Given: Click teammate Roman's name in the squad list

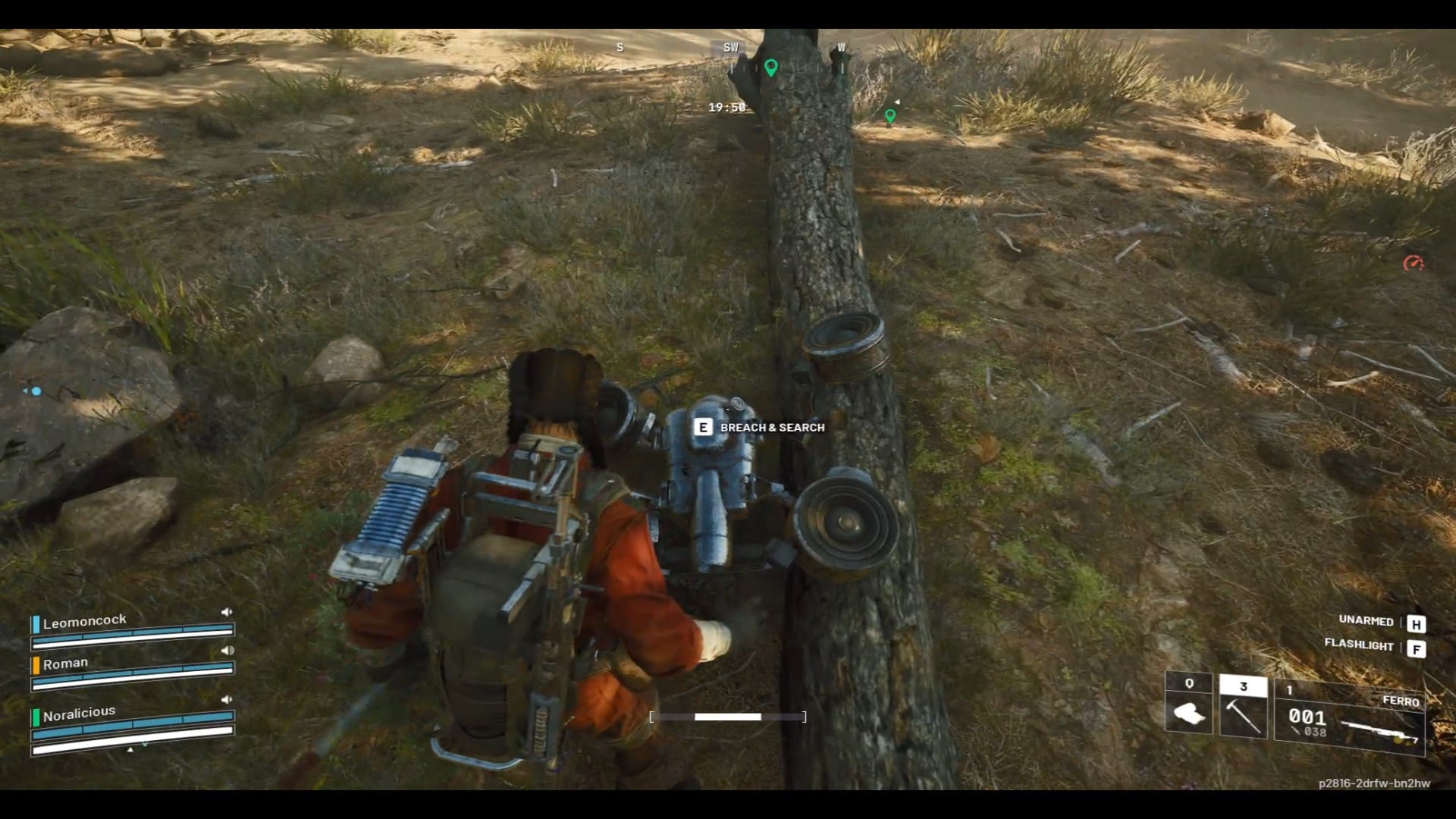Looking at the screenshot, I should coord(65,664).
